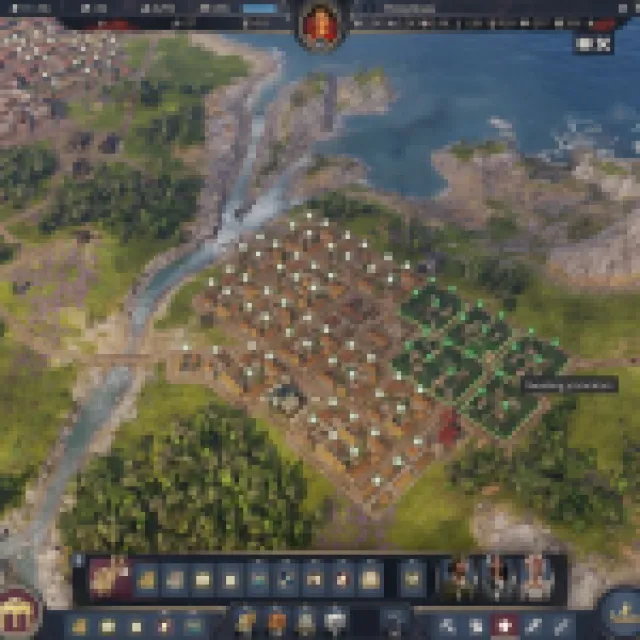The image size is (640, 640).
Task: Click the player emblem at top center
Action: point(319,24)
